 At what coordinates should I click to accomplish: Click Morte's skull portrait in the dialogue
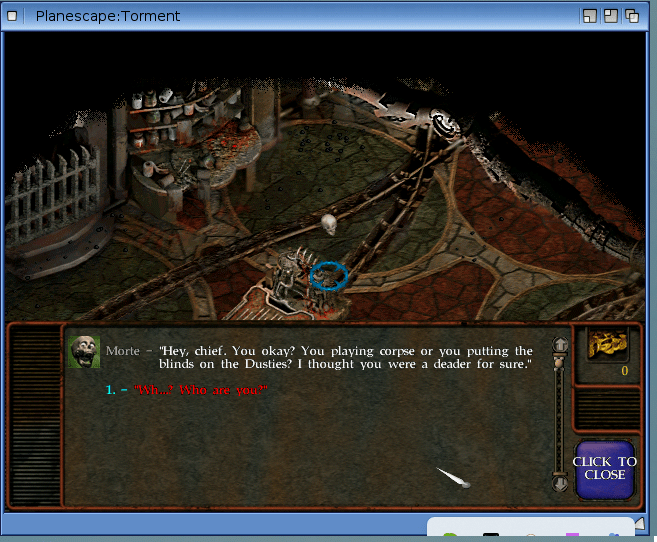[84, 351]
